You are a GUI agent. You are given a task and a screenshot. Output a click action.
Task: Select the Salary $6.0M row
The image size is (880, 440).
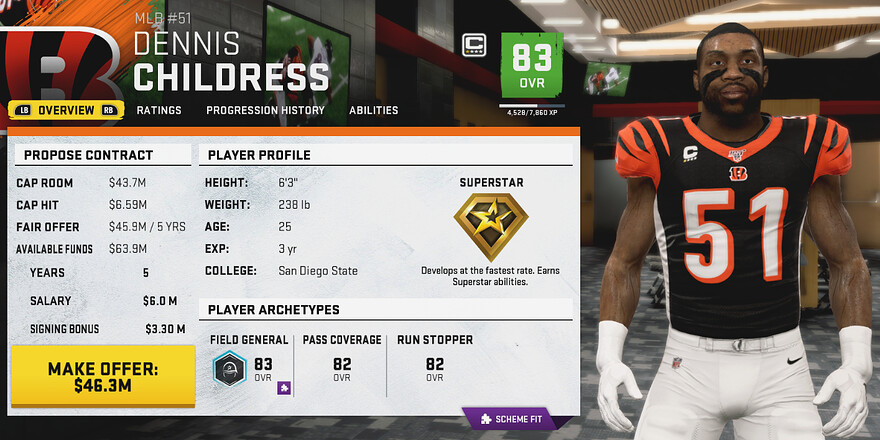100,300
